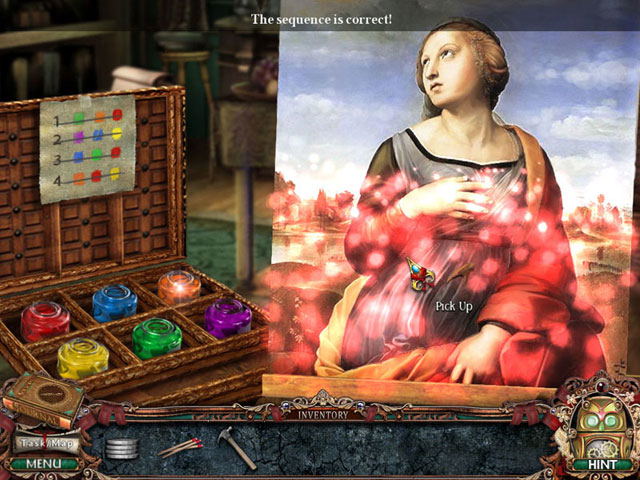Select the hammer in inventory
This screenshot has height=480, width=640.
tap(238, 445)
